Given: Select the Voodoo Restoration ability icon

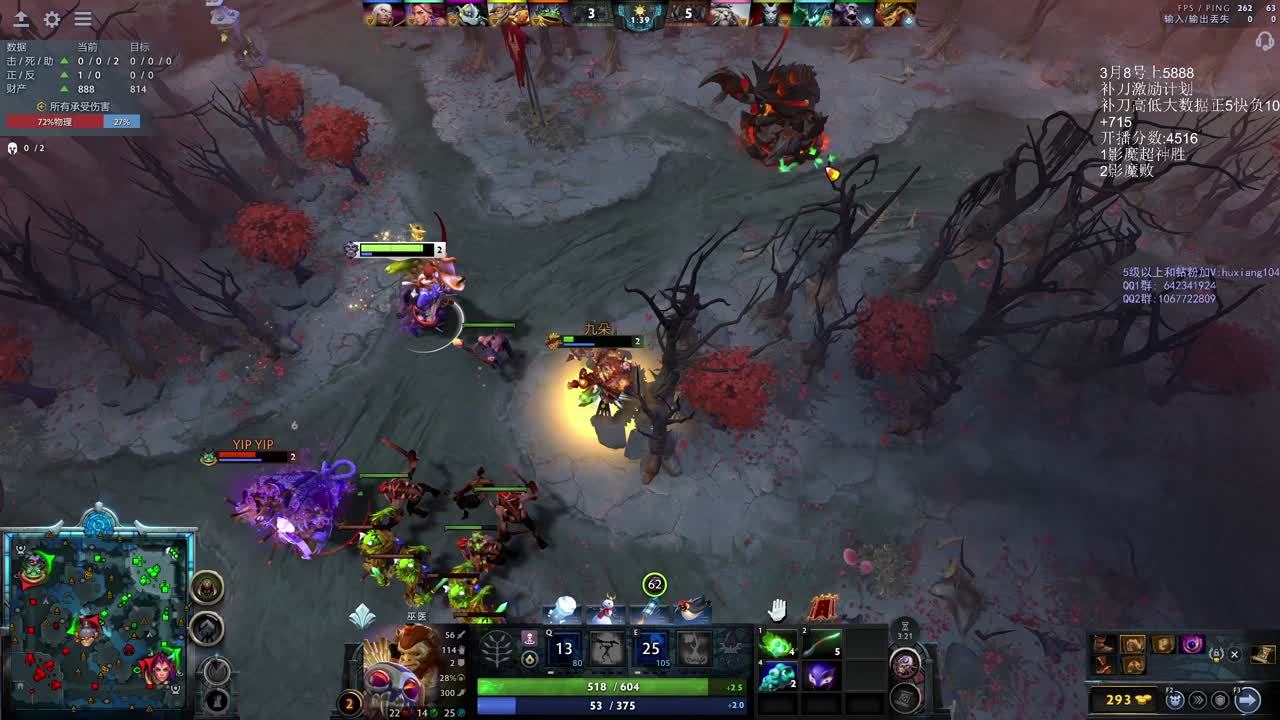Looking at the screenshot, I should [x=607, y=648].
